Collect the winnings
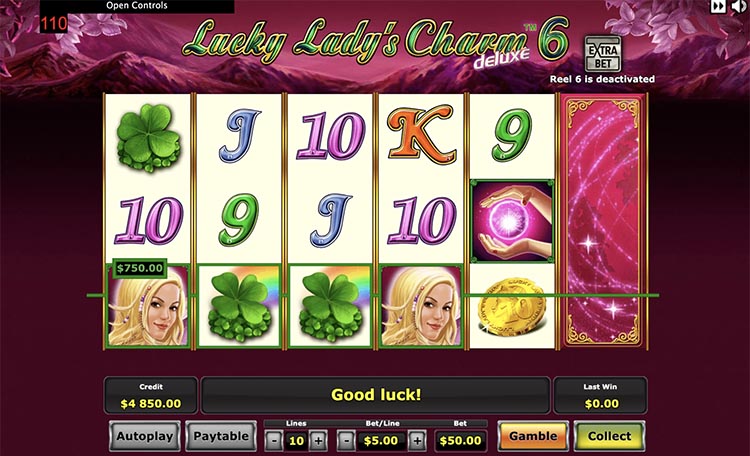 coord(609,436)
